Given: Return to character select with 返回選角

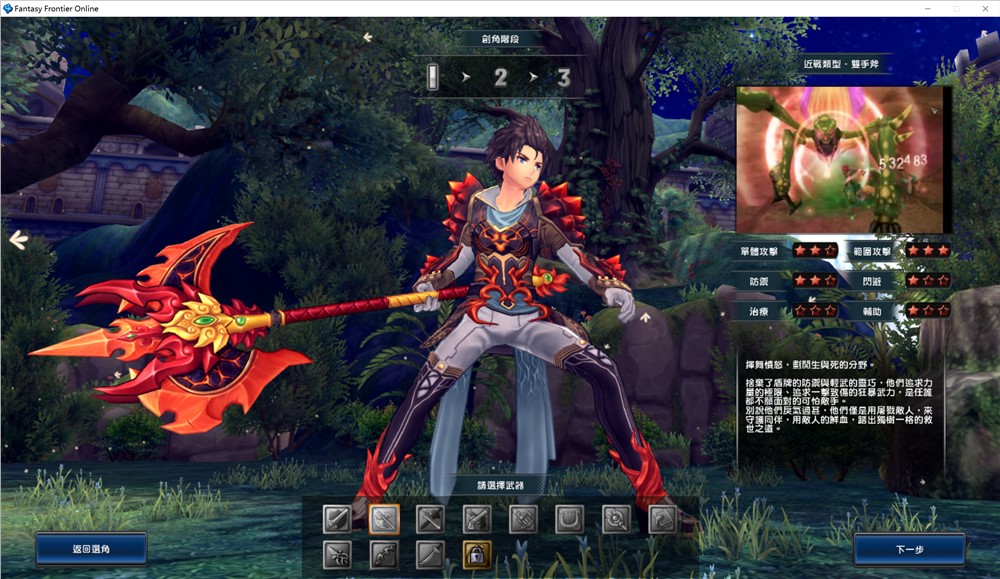Looking at the screenshot, I should (x=91, y=549).
